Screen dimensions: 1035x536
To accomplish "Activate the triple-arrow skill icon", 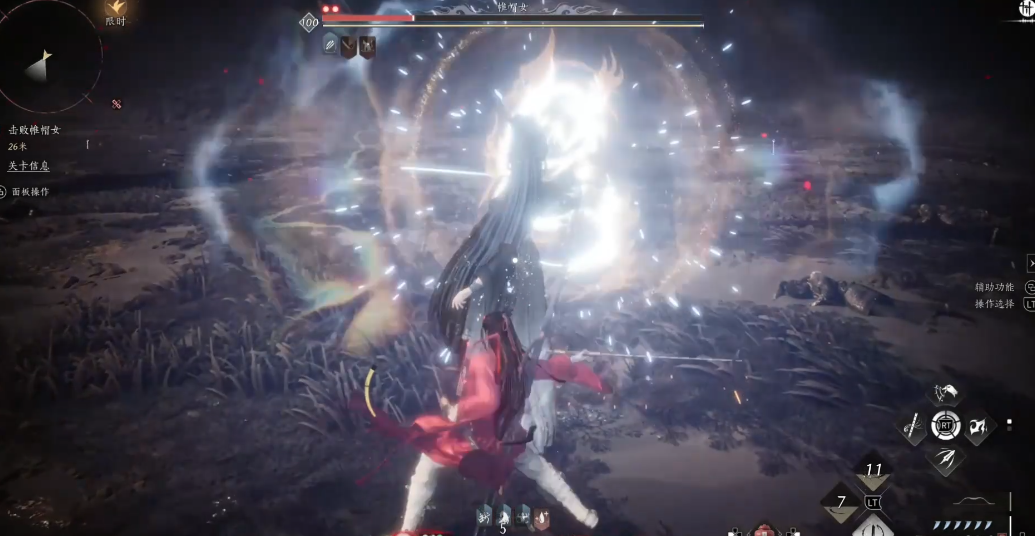I will 944,459.
